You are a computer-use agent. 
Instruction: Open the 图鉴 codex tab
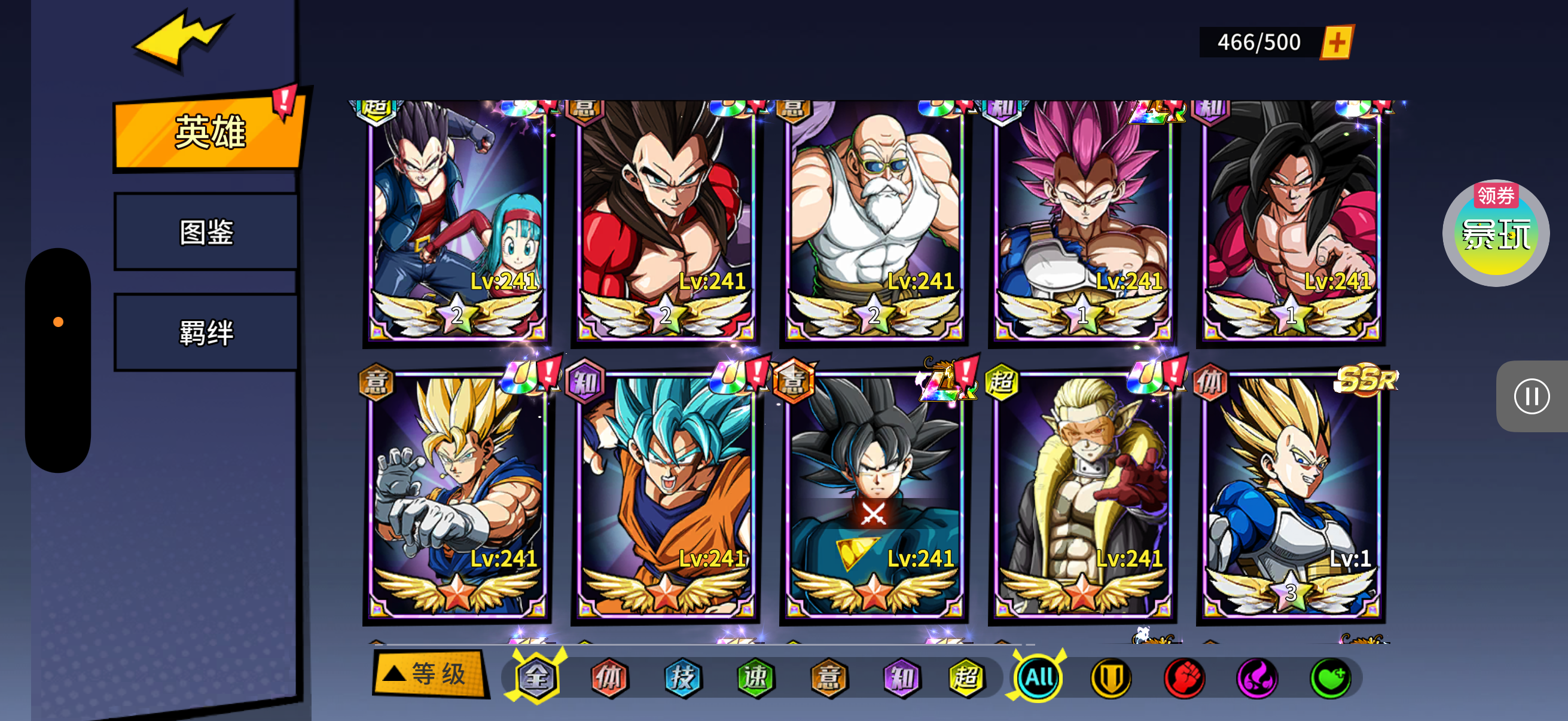click(x=206, y=233)
